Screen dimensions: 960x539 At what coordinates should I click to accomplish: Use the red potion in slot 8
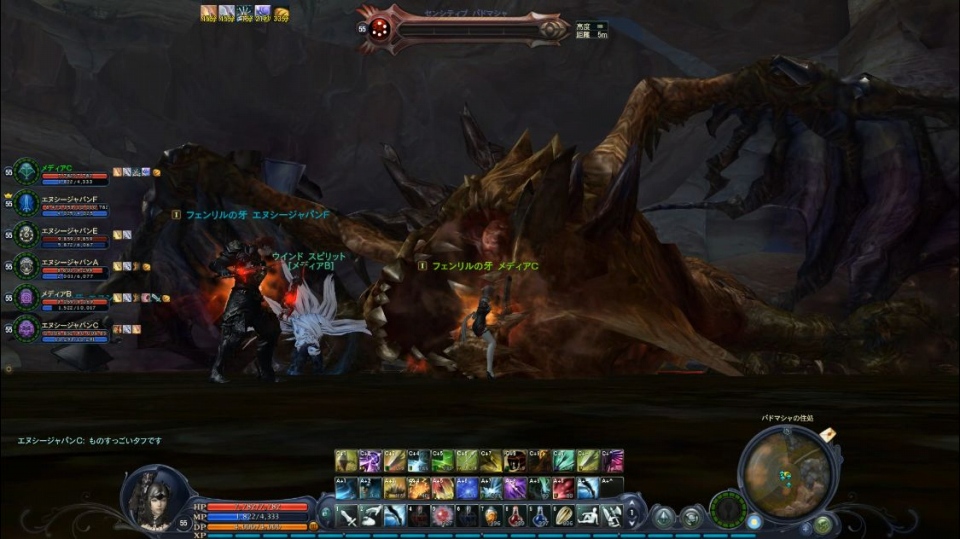[x=515, y=516]
